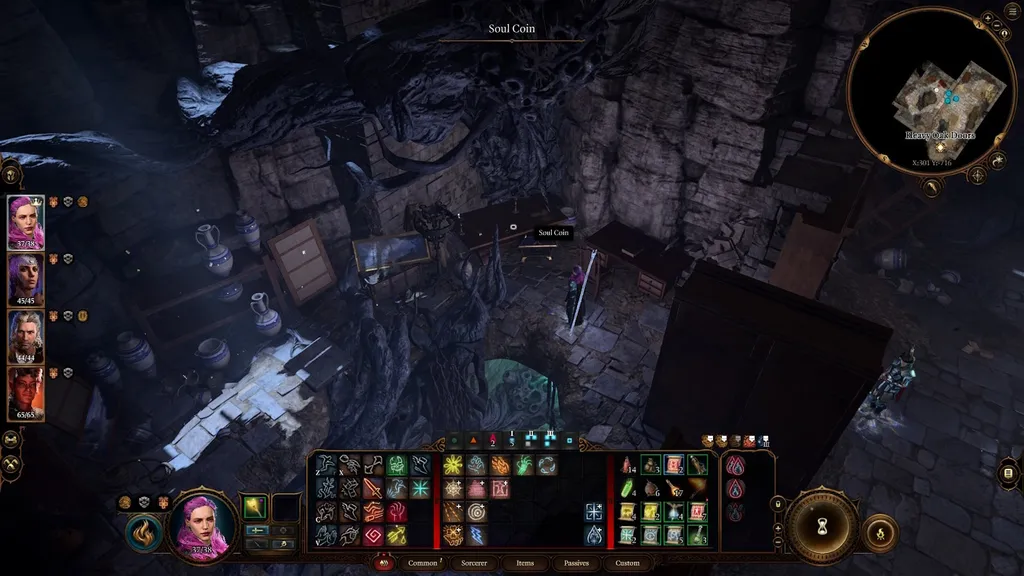Open the minimap showing Heavy Oak Doors
Image resolution: width=1024 pixels, height=576 pixels.
(933, 92)
